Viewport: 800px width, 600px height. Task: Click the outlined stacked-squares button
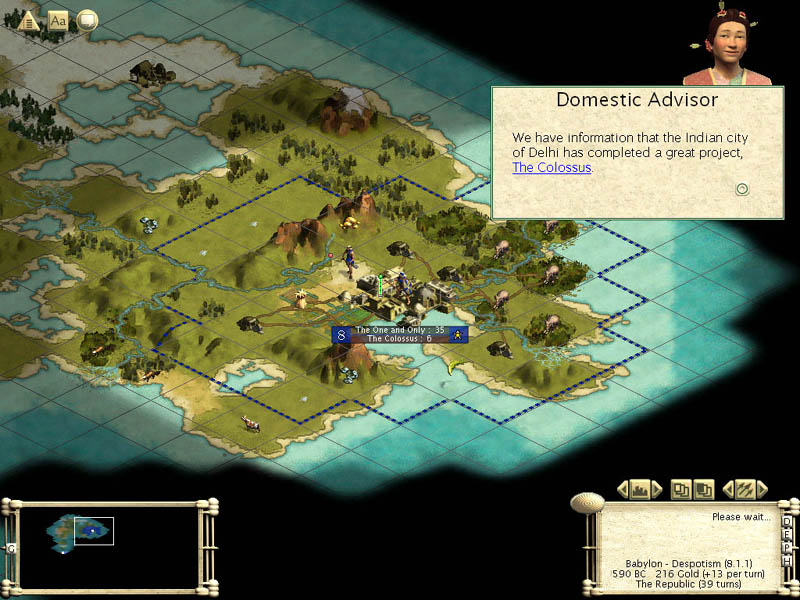(x=681, y=489)
